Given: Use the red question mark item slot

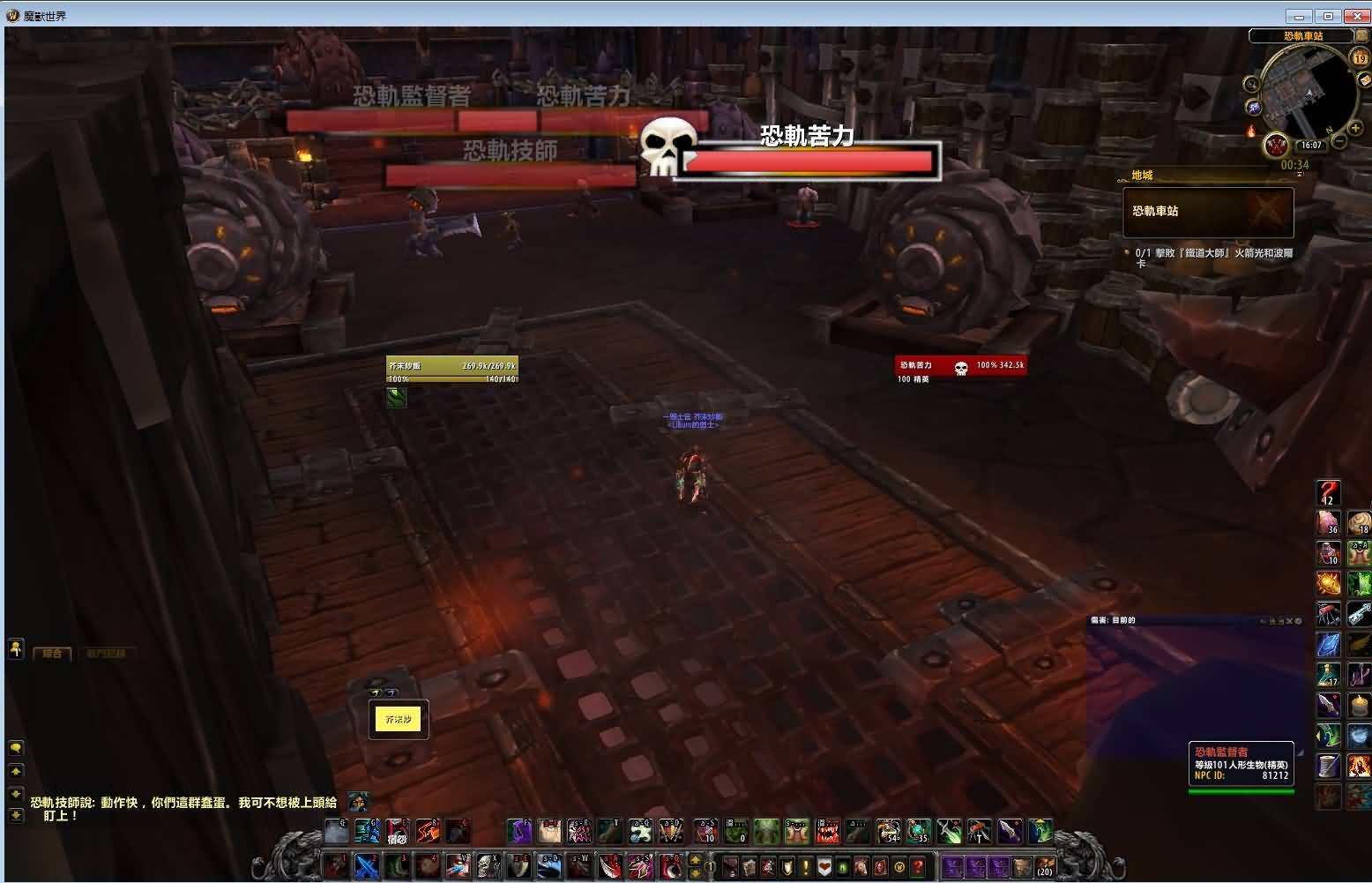Looking at the screenshot, I should tap(1328, 492).
